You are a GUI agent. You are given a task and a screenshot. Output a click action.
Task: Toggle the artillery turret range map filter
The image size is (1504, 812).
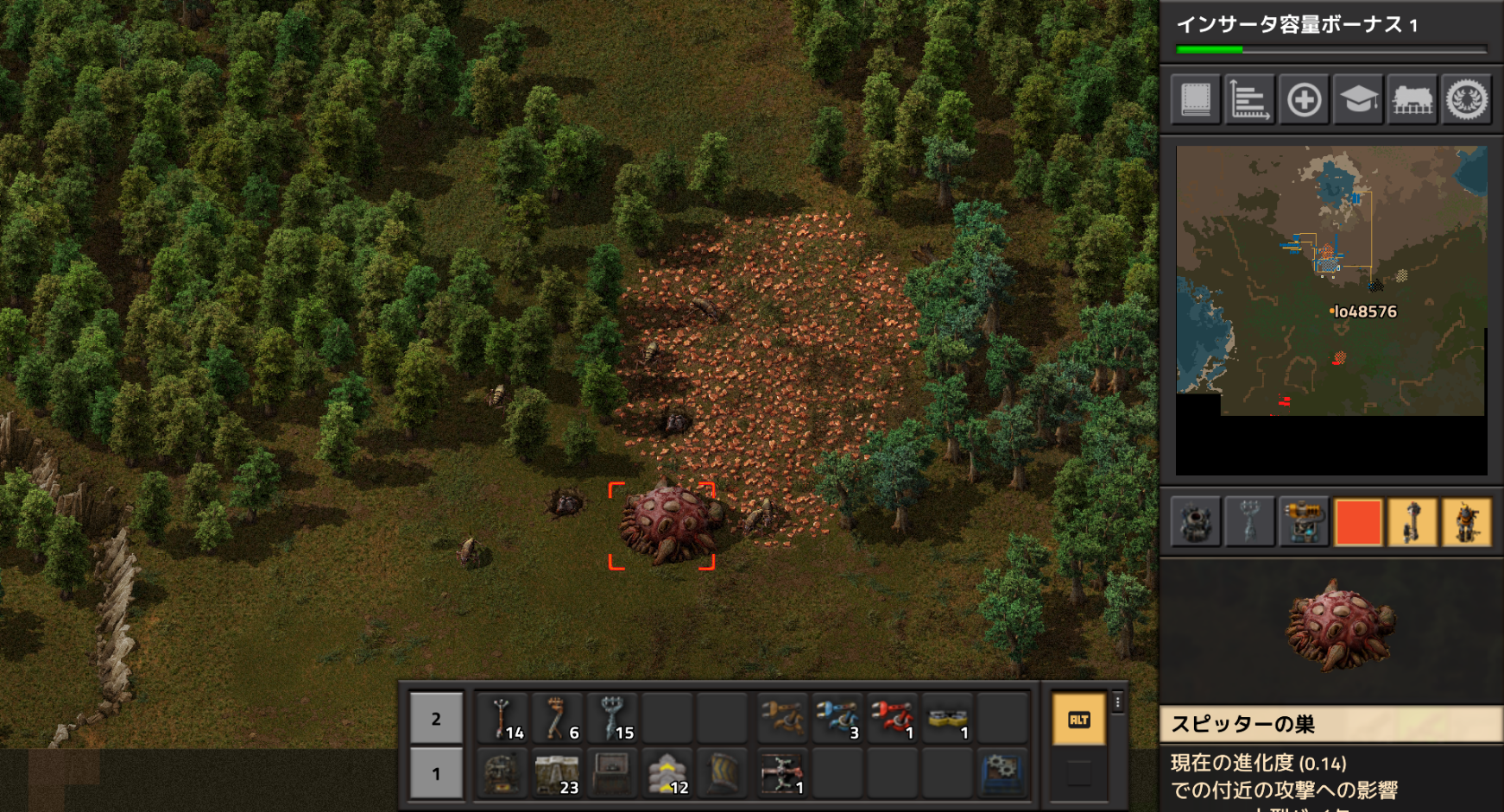[1196, 522]
